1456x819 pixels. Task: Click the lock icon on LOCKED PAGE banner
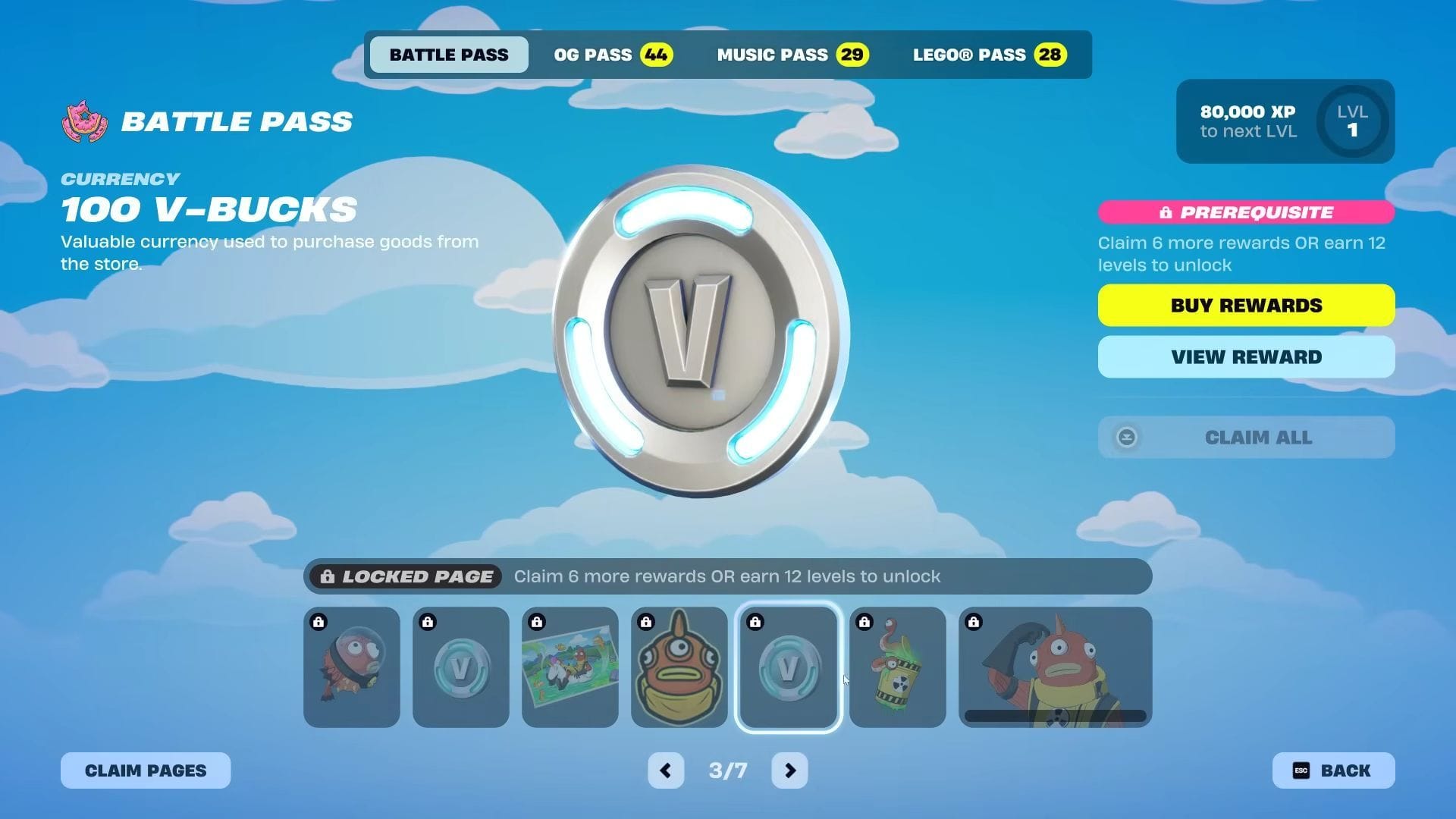tap(329, 576)
